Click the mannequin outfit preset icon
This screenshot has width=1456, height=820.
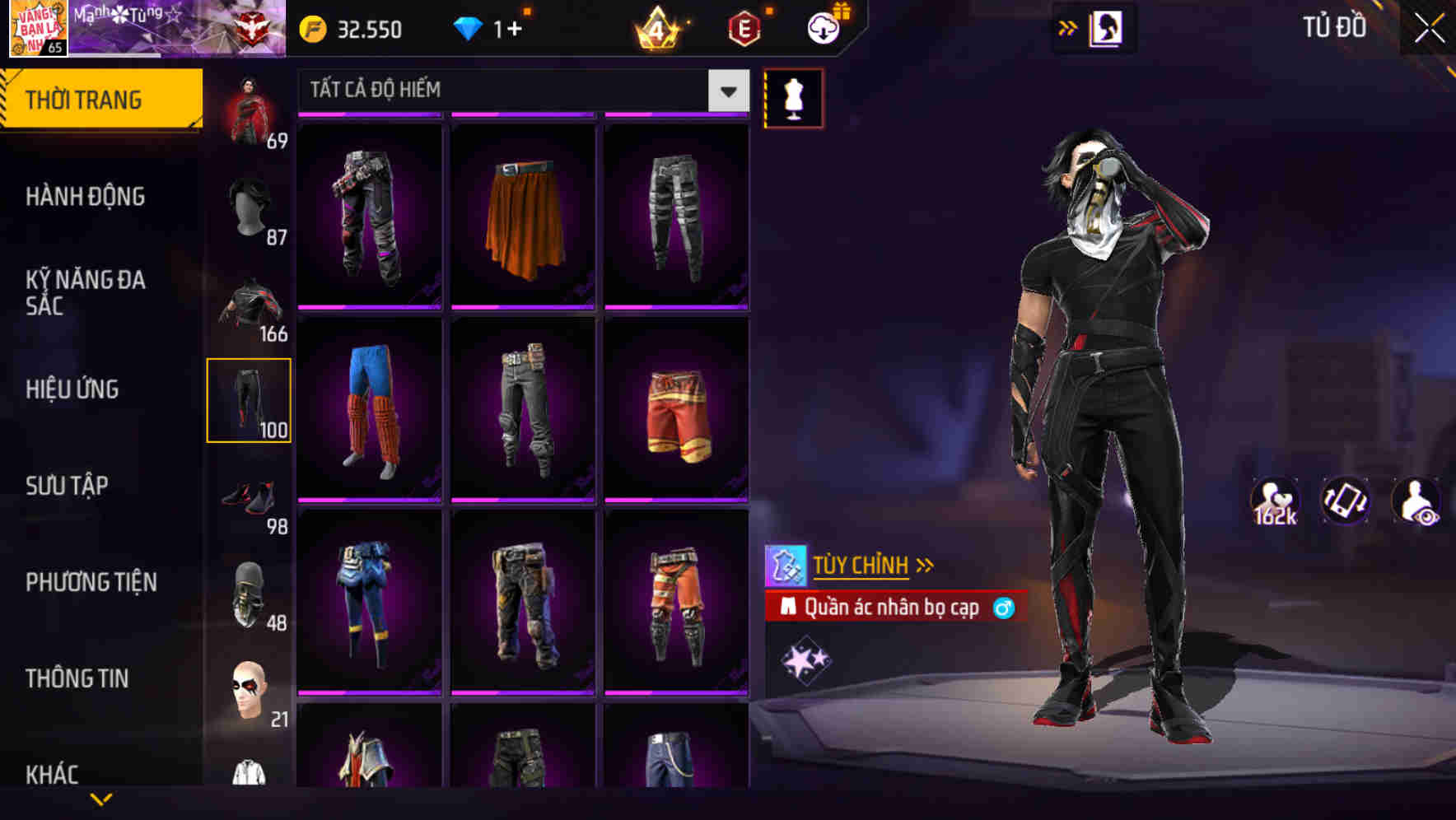tap(793, 96)
